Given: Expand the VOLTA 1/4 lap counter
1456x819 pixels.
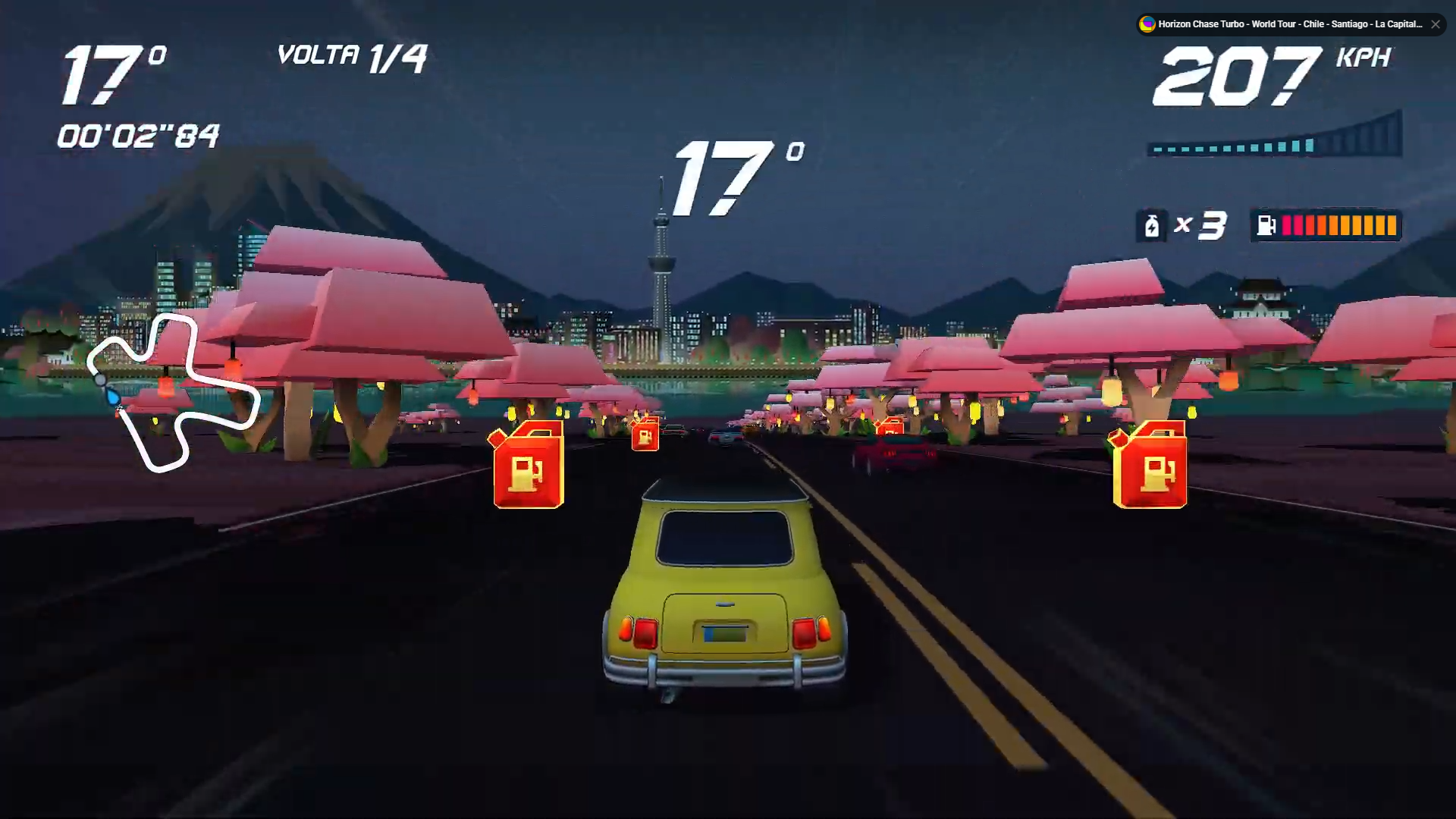Looking at the screenshot, I should click(x=353, y=56).
